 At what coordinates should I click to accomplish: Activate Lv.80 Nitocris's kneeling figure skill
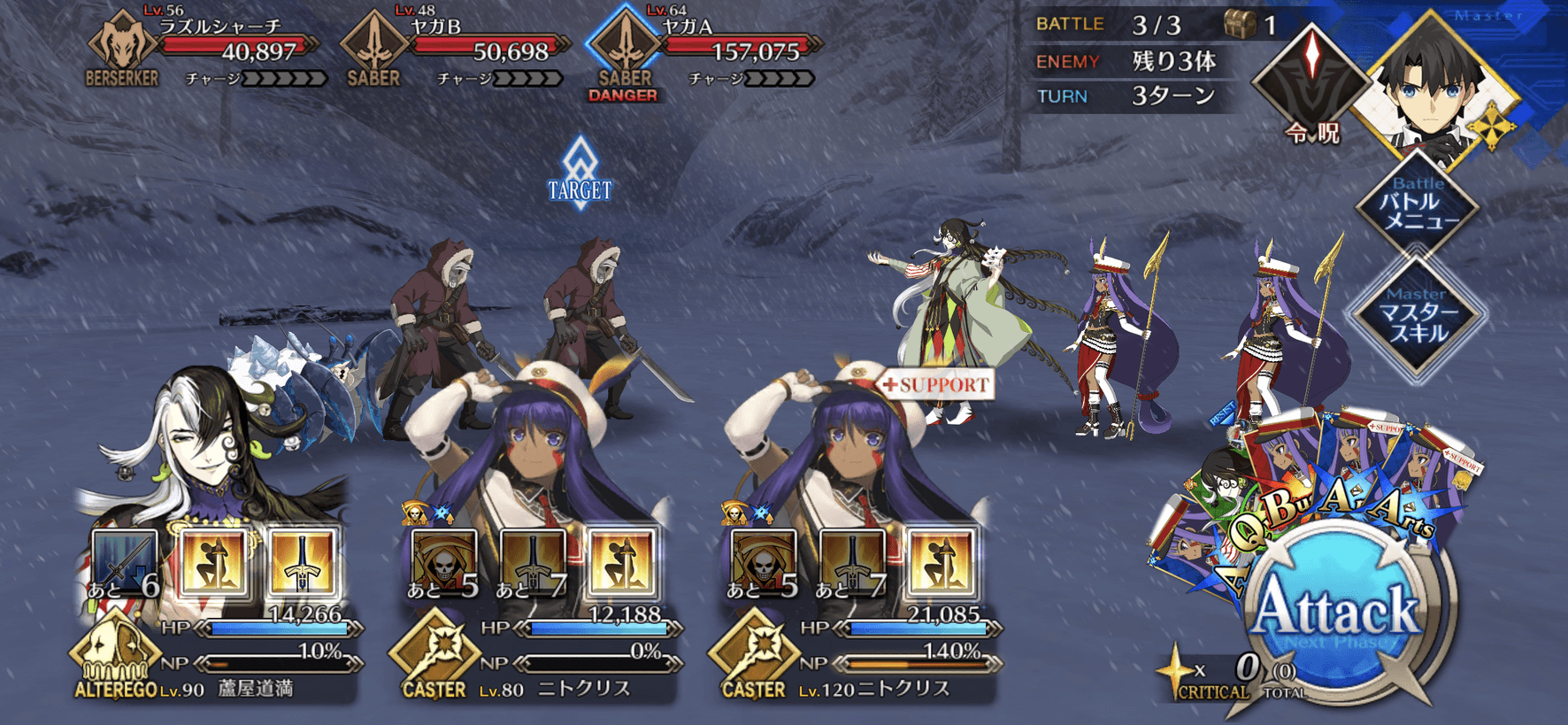click(x=621, y=561)
